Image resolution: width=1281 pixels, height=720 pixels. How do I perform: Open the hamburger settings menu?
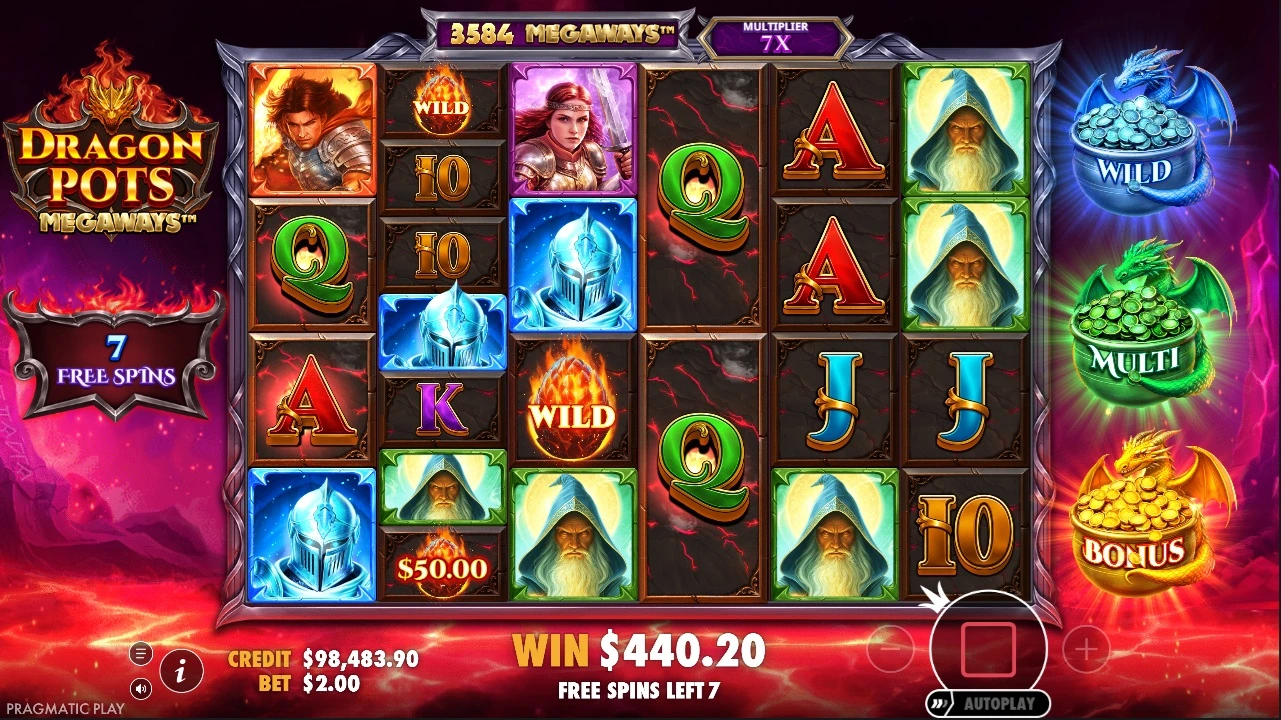(141, 654)
